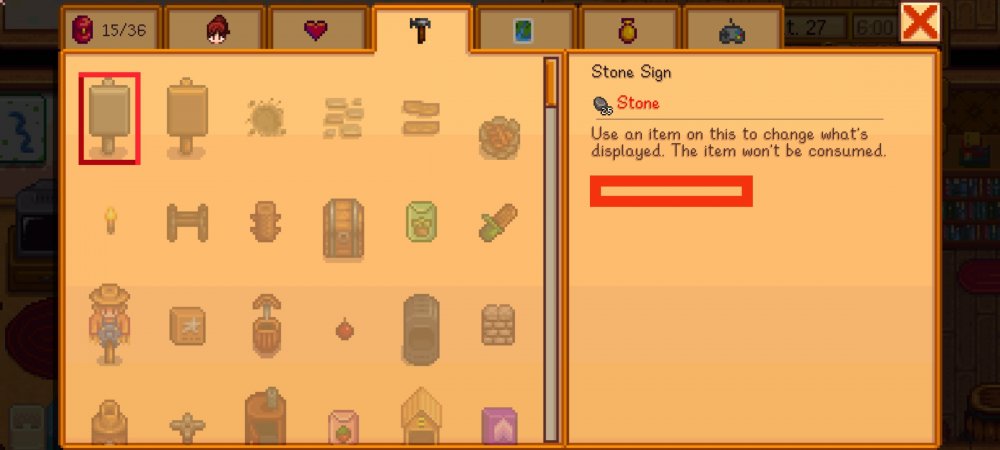The height and width of the screenshot is (450, 1000).
Task: Select the chest recipe
Action: click(343, 228)
